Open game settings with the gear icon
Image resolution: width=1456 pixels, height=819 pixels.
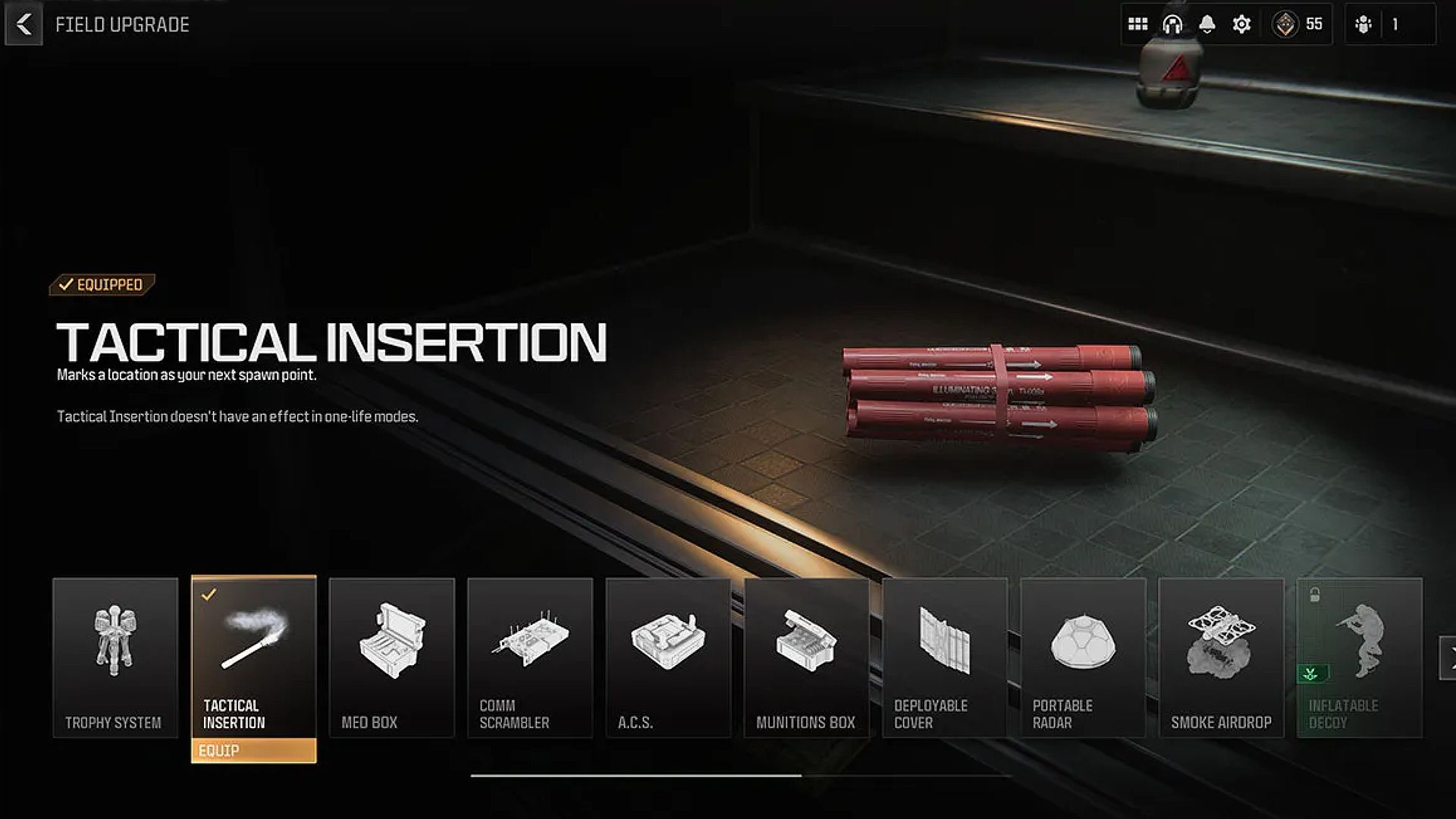tap(1241, 24)
